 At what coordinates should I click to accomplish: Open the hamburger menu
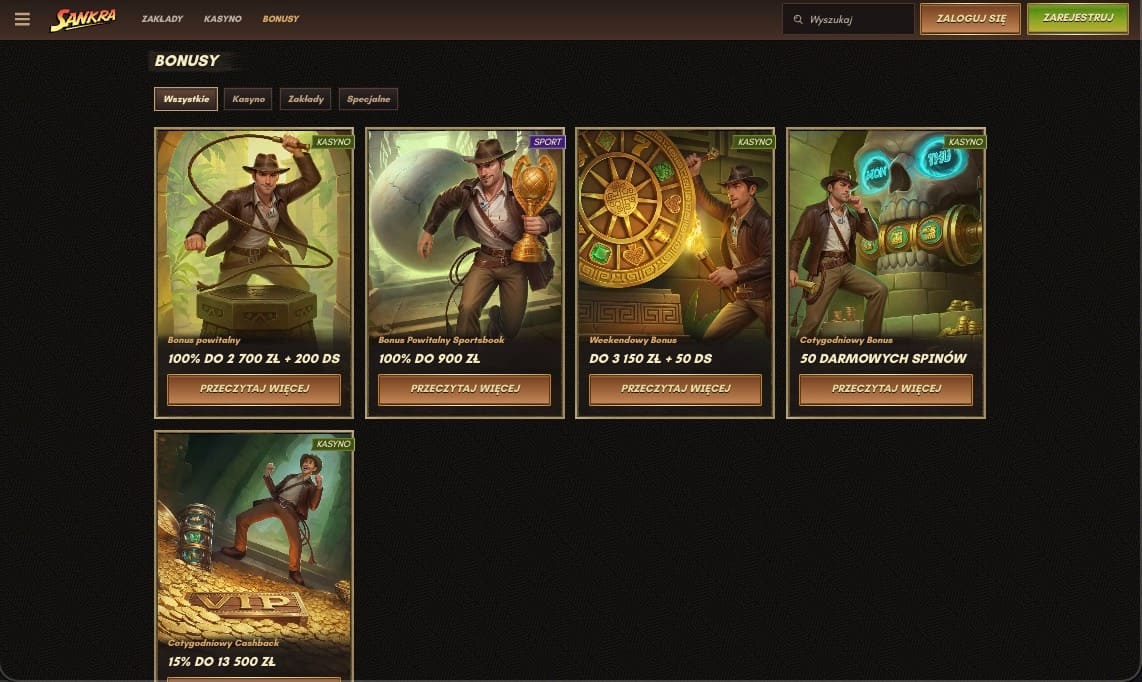click(x=22, y=19)
